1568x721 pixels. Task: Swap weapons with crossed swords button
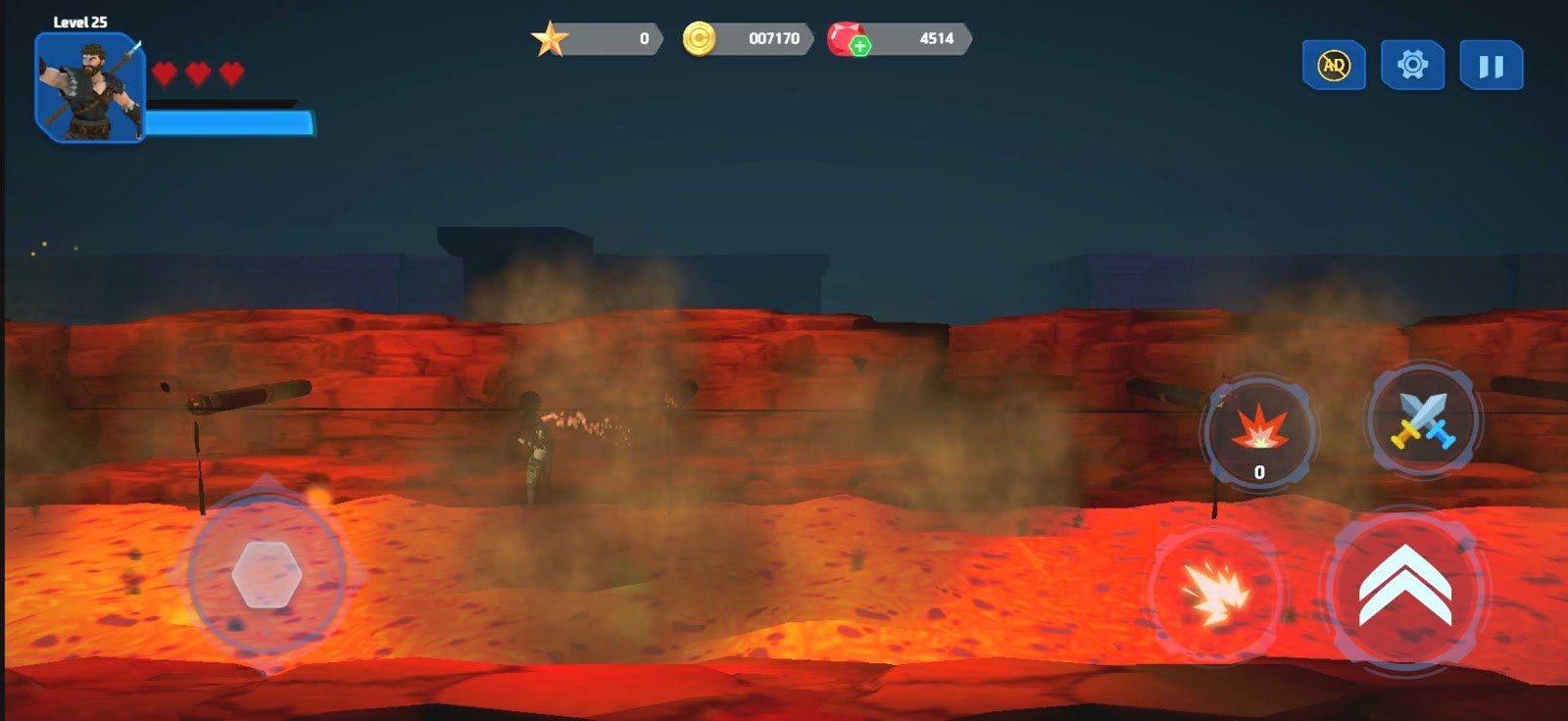pyautogui.click(x=1423, y=420)
